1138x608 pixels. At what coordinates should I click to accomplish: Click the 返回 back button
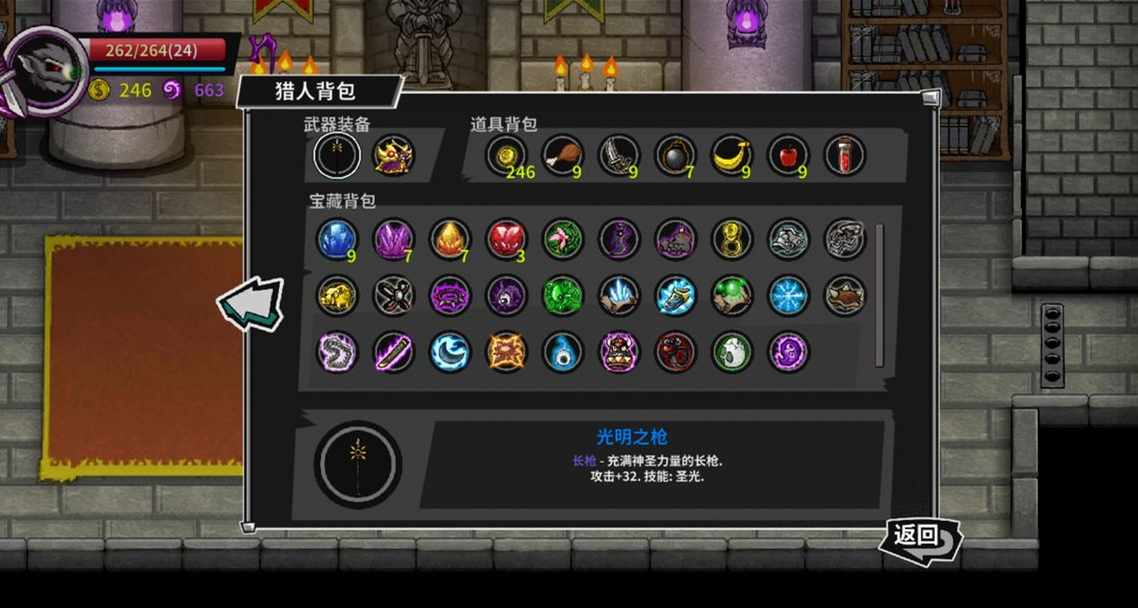[x=919, y=538]
